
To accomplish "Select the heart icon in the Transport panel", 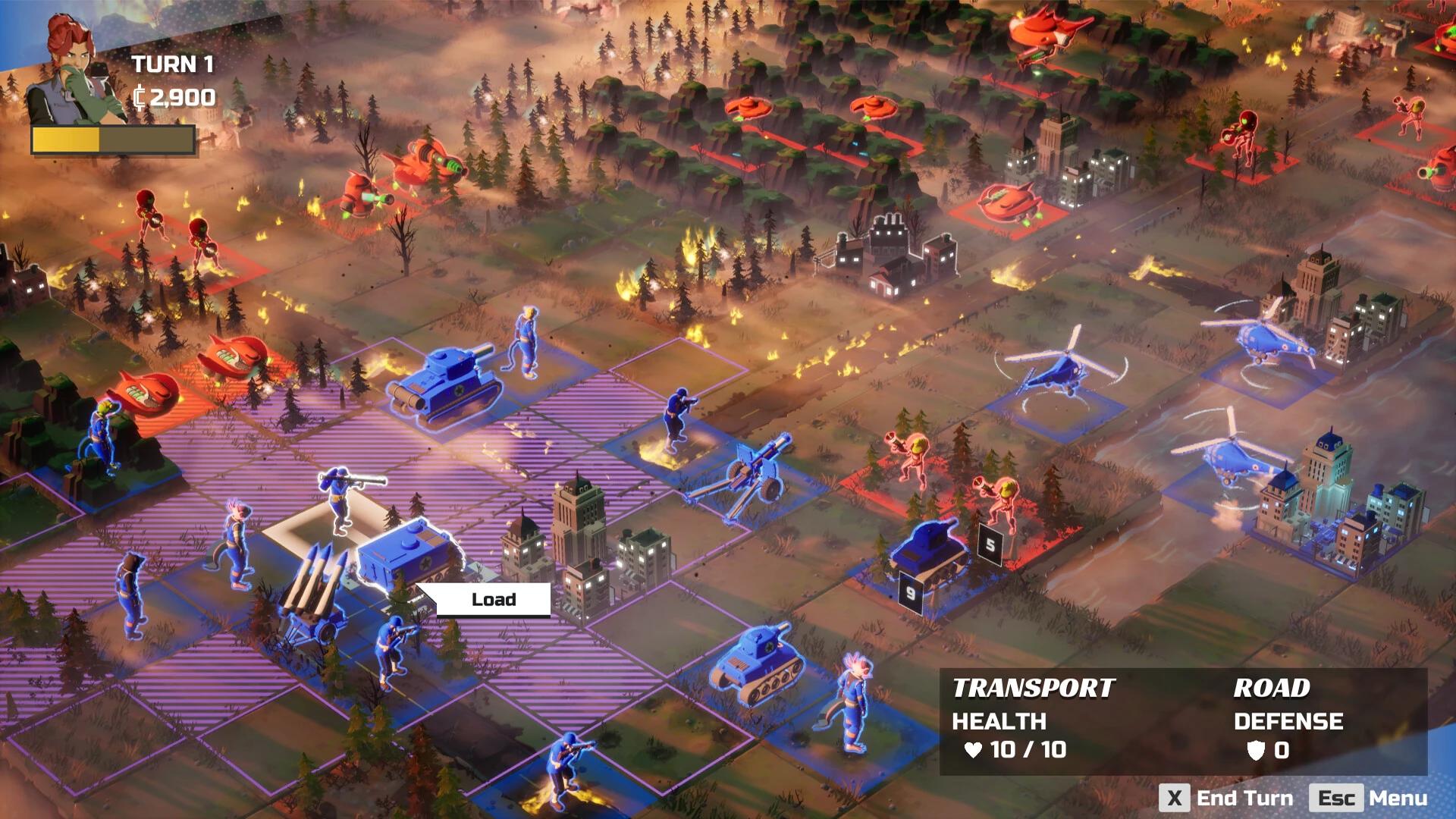I will [974, 748].
